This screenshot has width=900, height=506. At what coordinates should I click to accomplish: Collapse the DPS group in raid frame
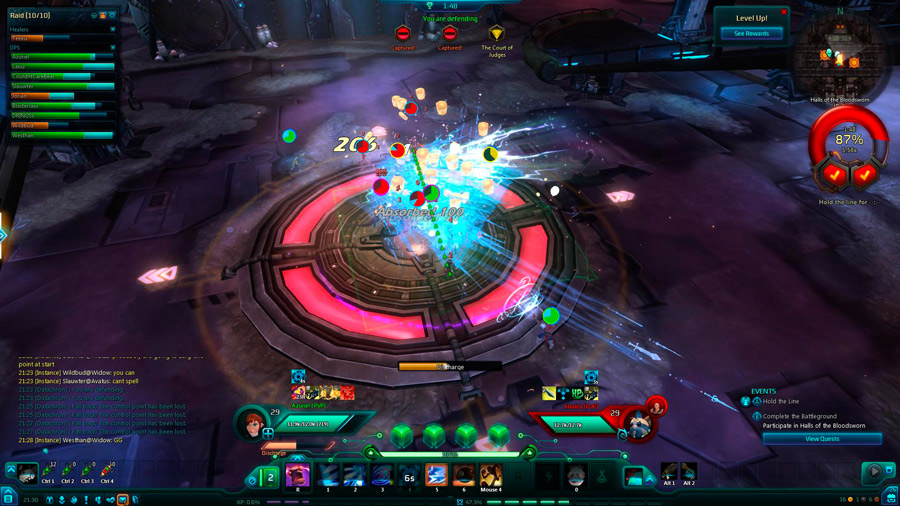click(x=112, y=47)
